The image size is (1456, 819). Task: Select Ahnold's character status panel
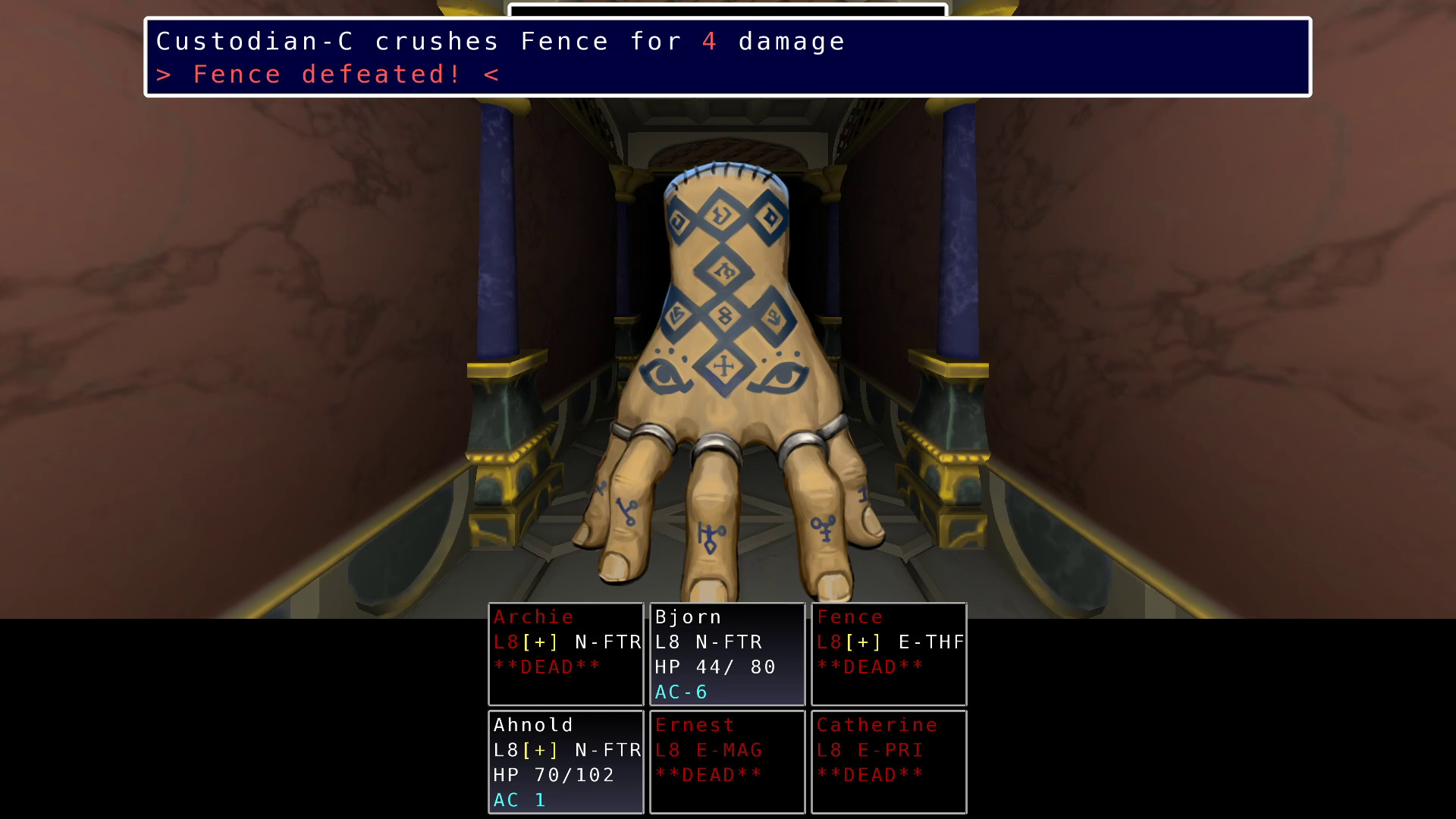565,761
